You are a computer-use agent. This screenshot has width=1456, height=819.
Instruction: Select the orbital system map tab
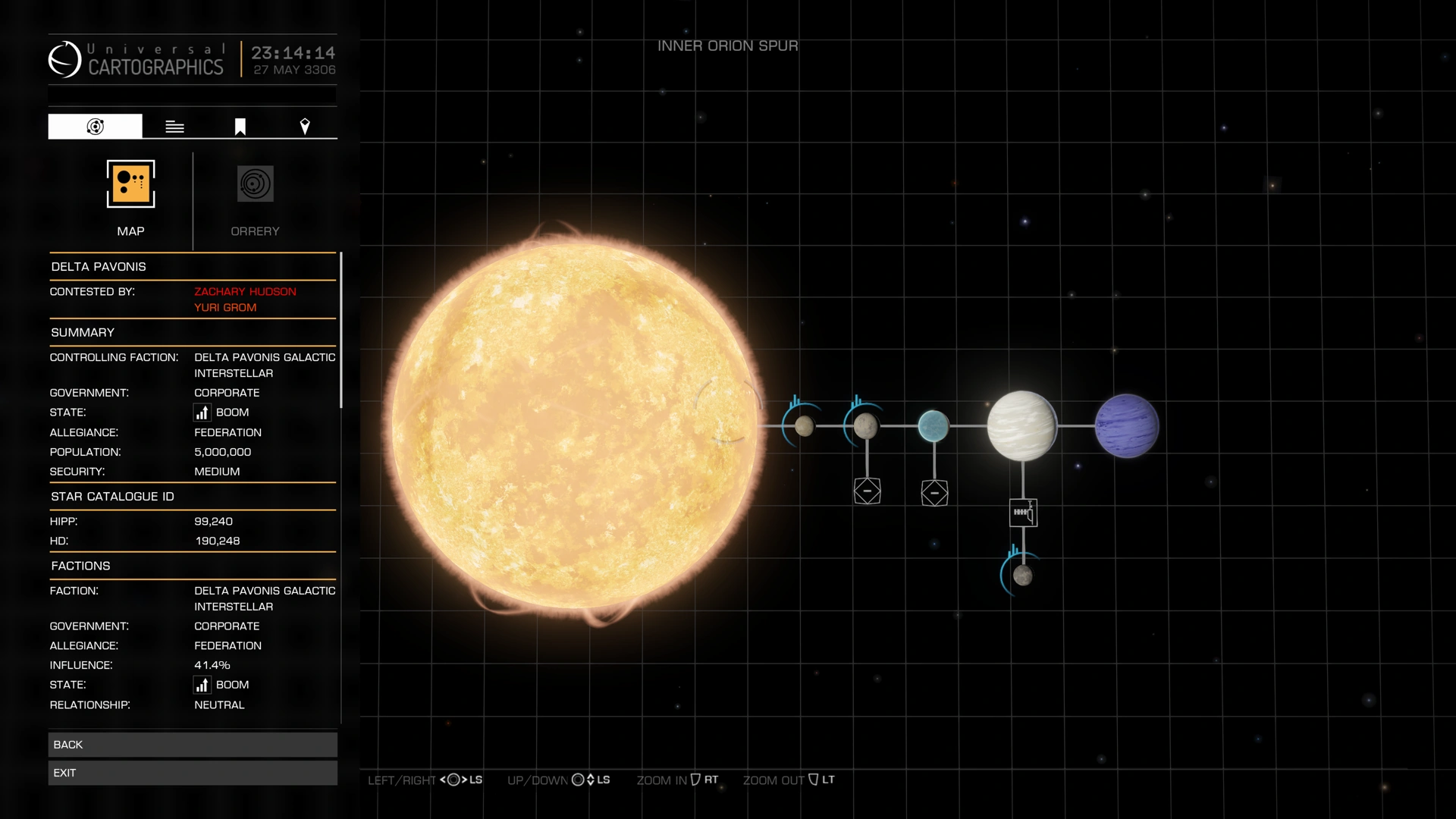tap(94, 125)
